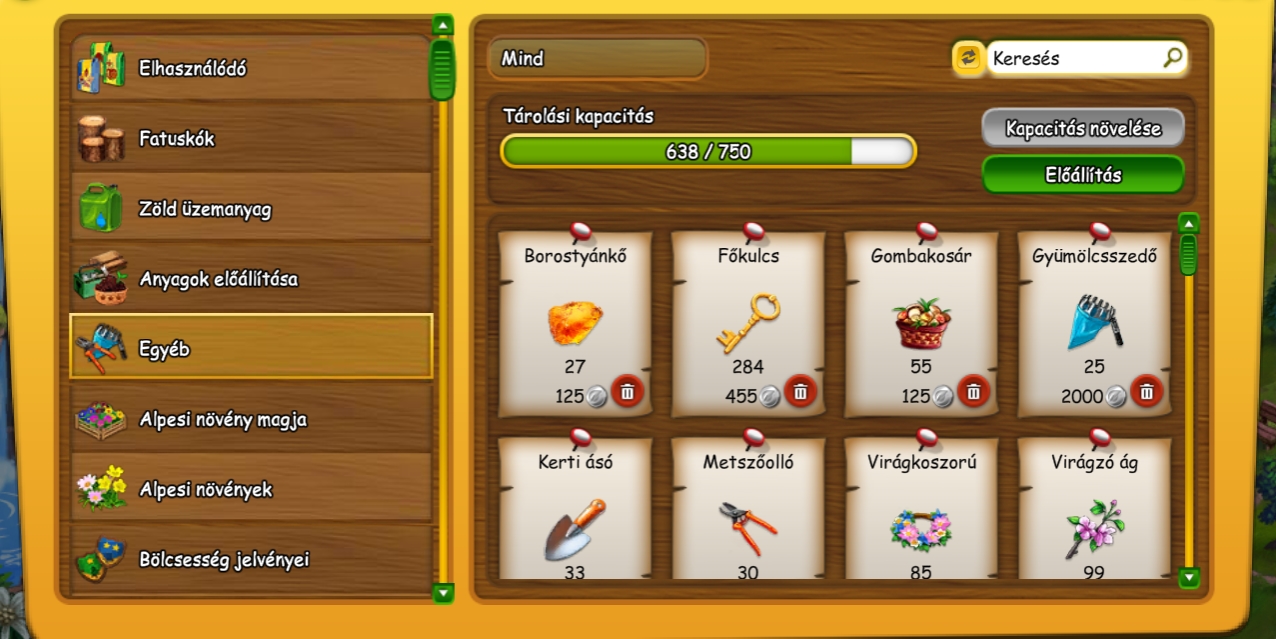
Task: Select the Gyümölcsszedő item card
Action: (x=1094, y=320)
